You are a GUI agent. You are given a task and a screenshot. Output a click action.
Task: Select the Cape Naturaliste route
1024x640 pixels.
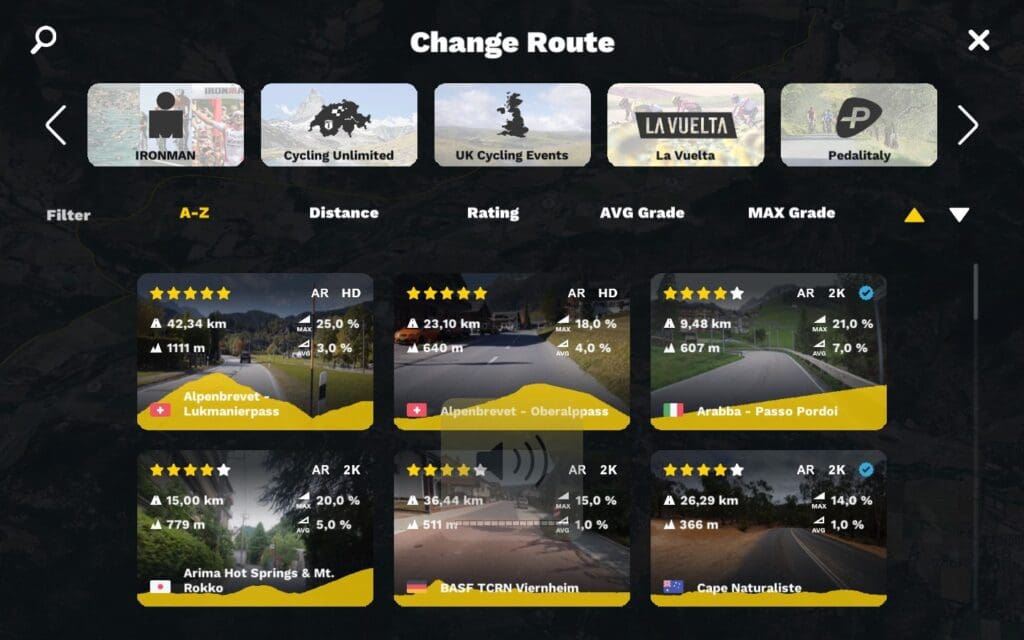click(x=768, y=528)
